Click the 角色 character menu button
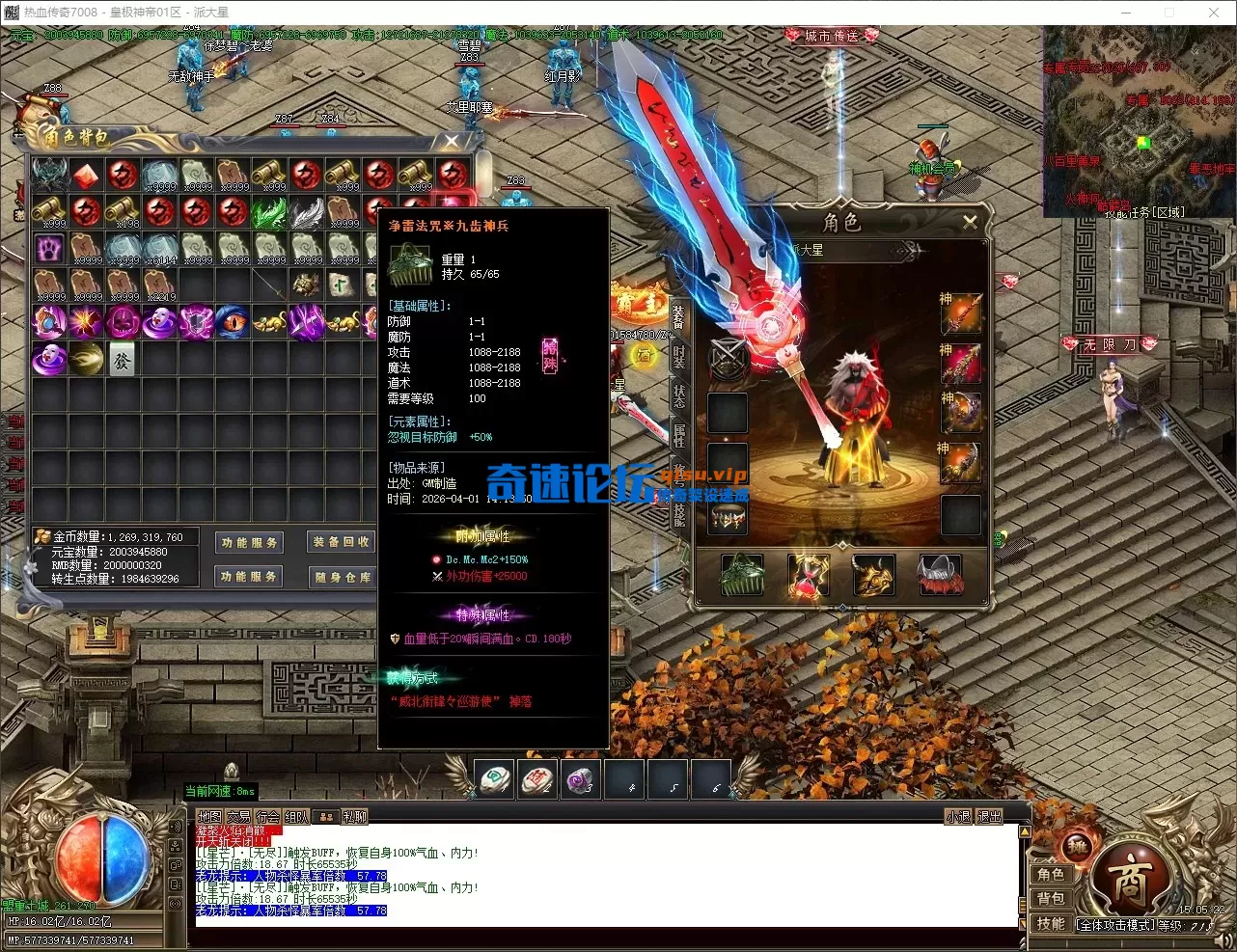Image resolution: width=1237 pixels, height=952 pixels. (x=1051, y=875)
